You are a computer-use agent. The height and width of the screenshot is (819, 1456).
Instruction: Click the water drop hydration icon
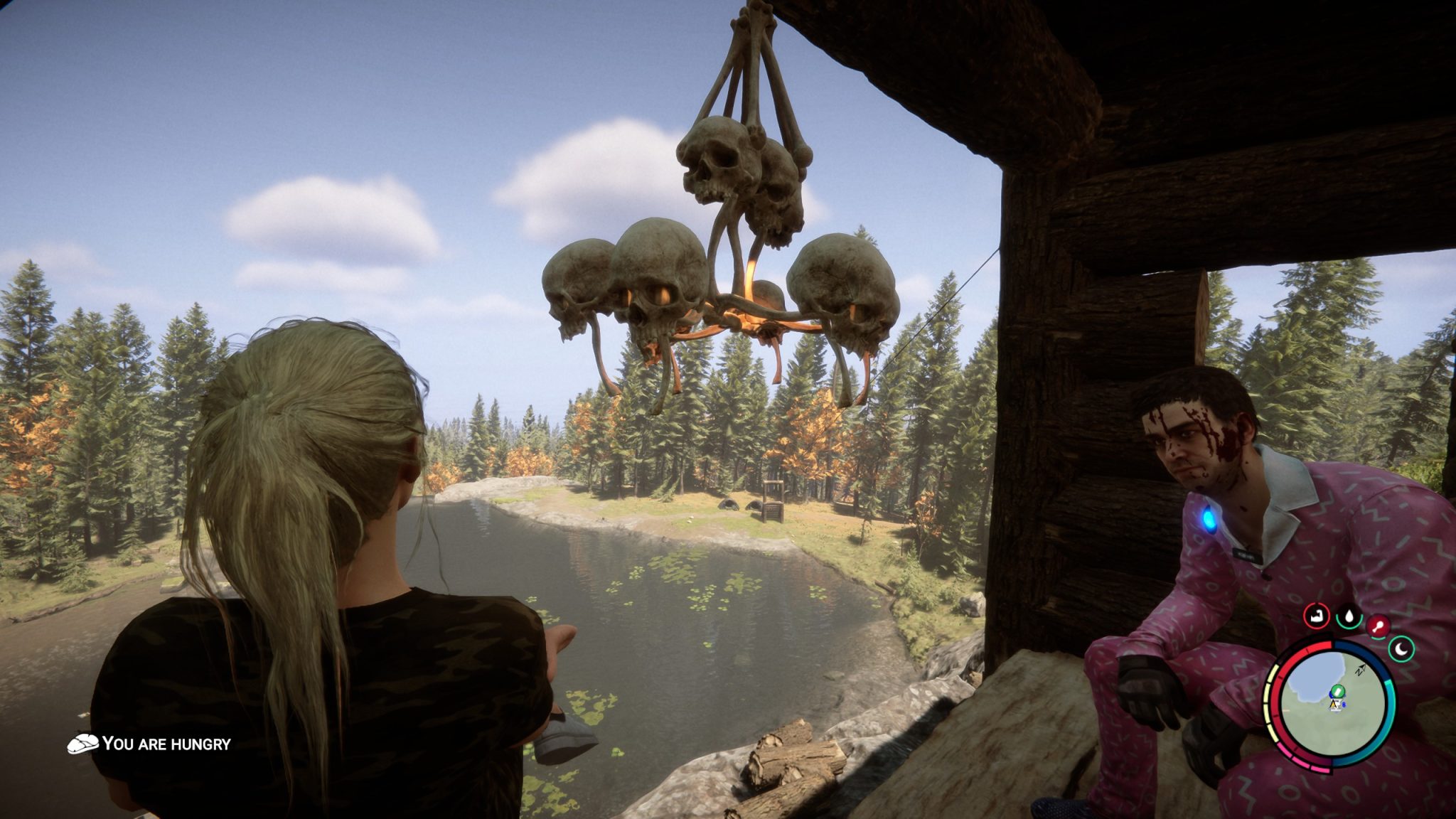(x=1348, y=616)
